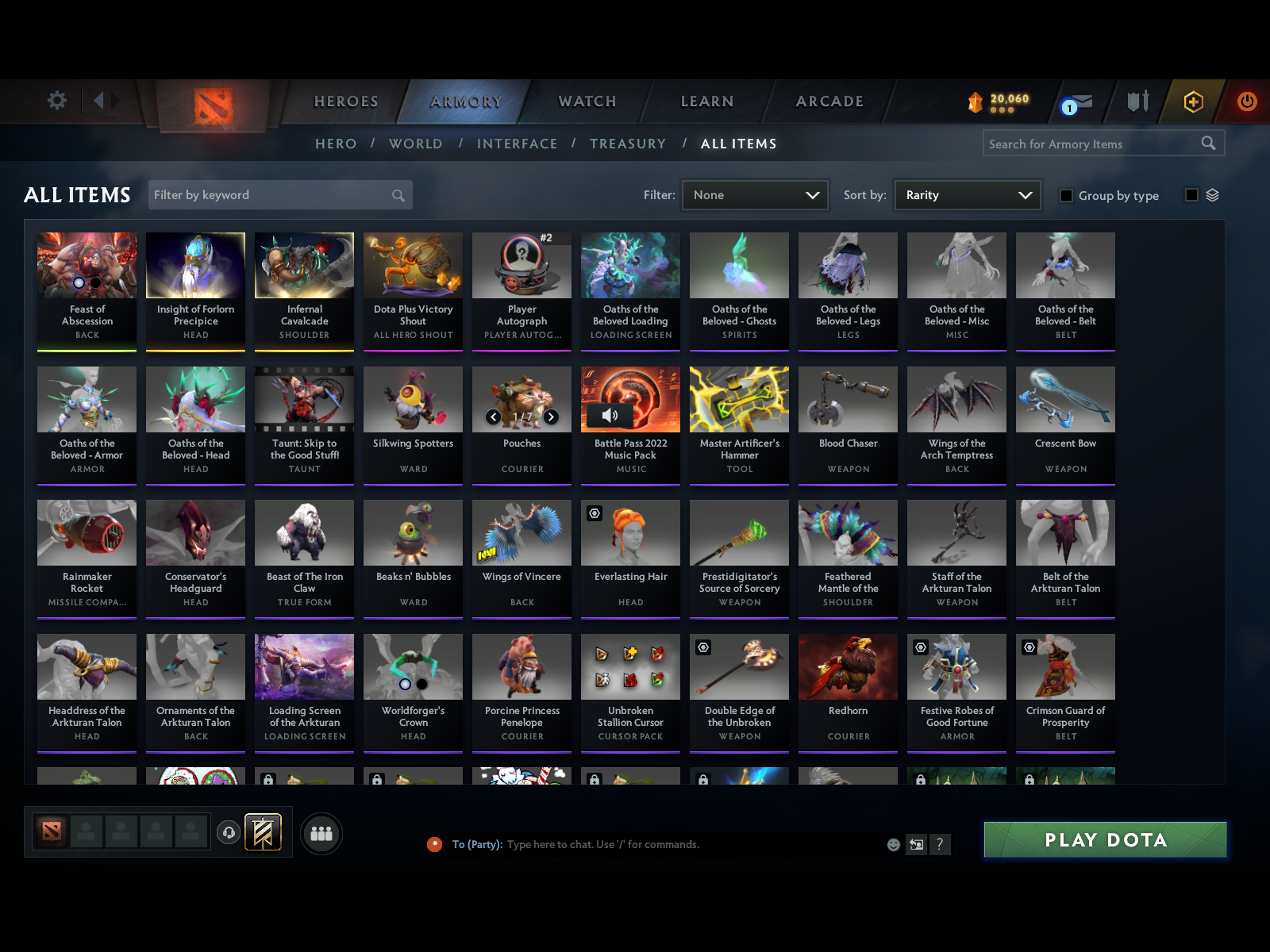This screenshot has height=952, width=1270.
Task: Click the power/logout icon top right
Action: [x=1245, y=102]
